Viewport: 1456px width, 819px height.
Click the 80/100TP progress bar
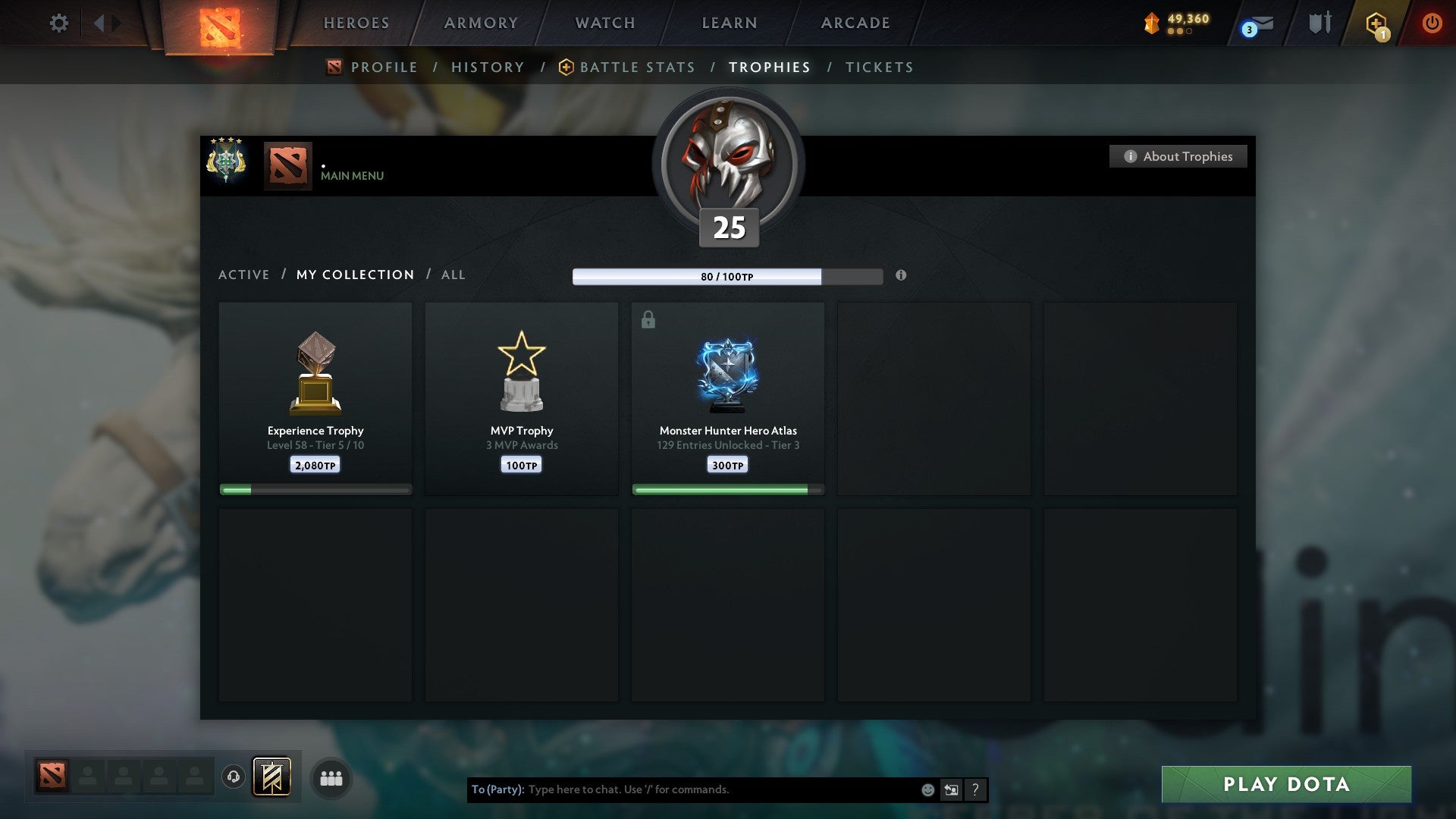pyautogui.click(x=728, y=276)
